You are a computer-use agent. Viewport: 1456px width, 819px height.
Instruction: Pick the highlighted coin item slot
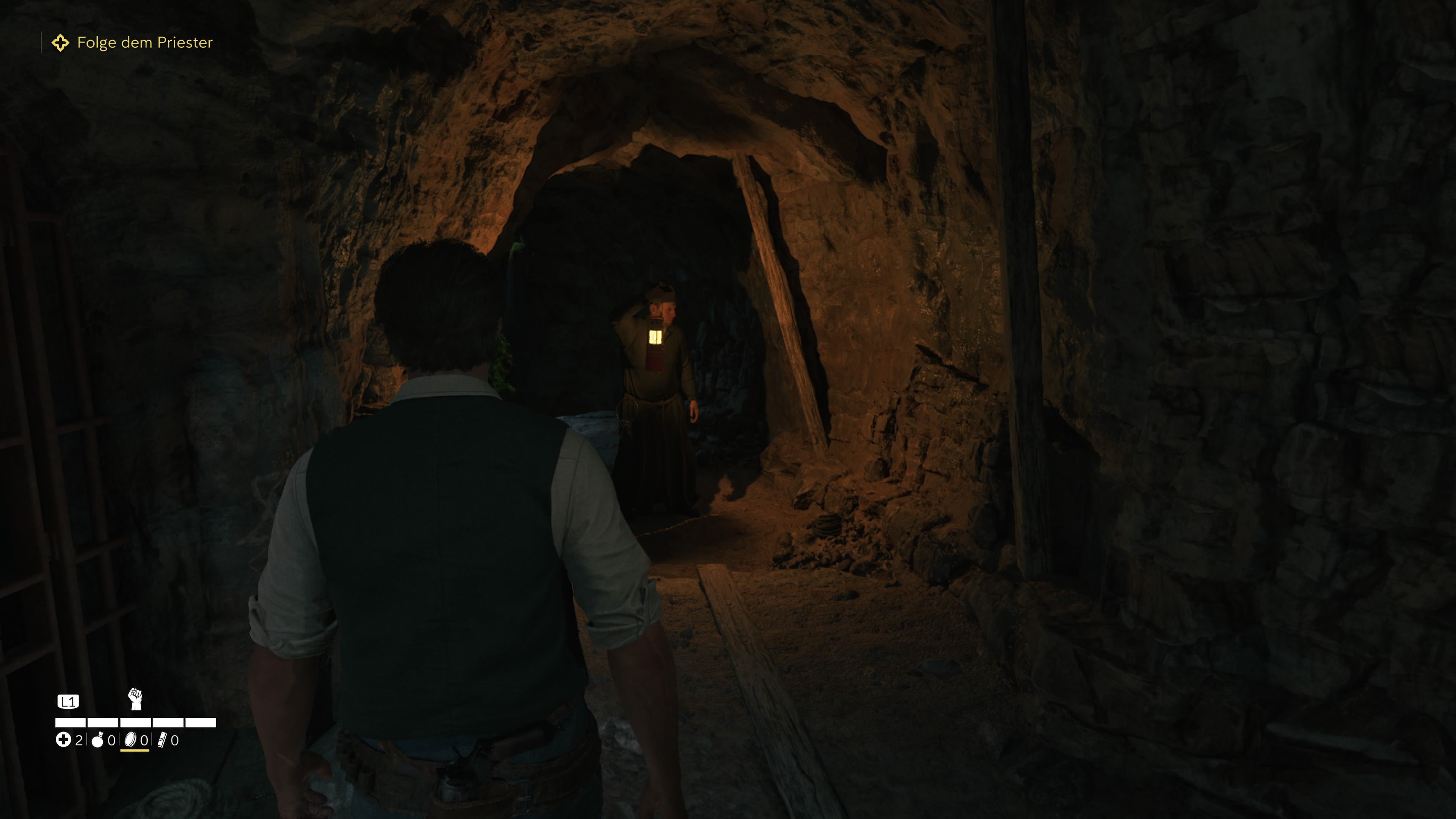point(131,740)
